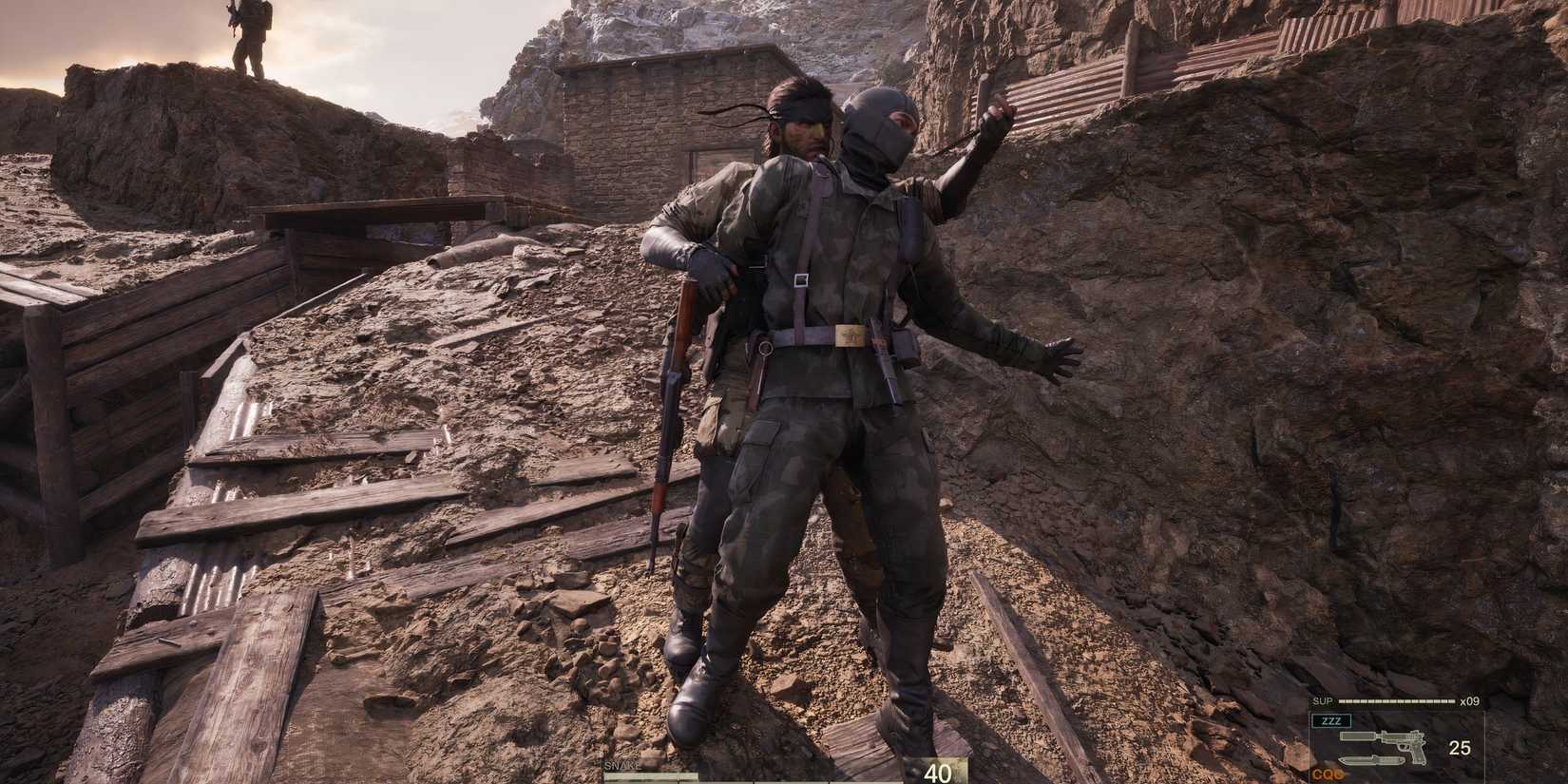Toggle the CQC grab state indicator
Screen dimensions: 1568x784
pyautogui.click(x=1328, y=774)
